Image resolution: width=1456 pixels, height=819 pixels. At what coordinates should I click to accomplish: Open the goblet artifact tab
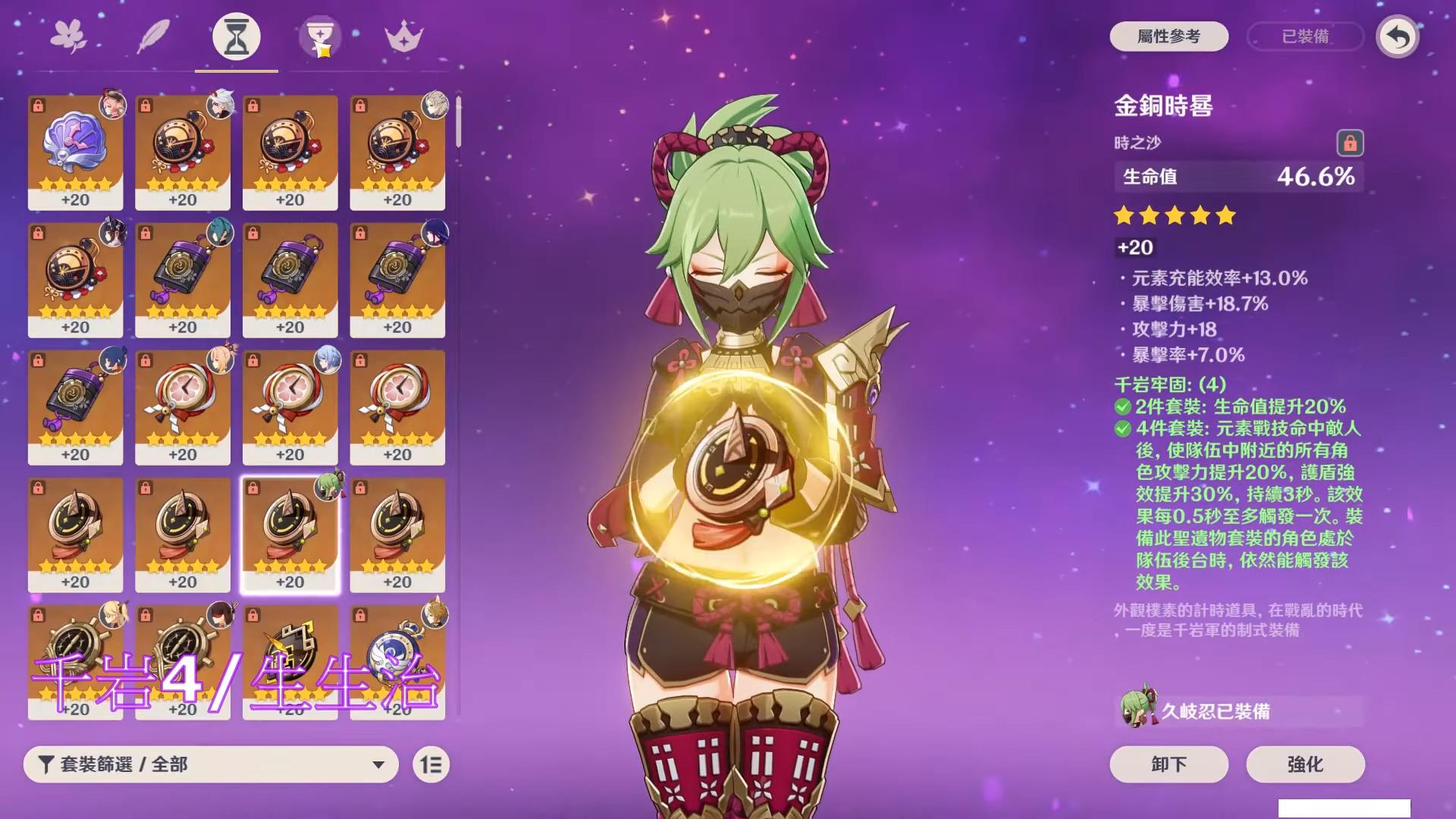(319, 36)
